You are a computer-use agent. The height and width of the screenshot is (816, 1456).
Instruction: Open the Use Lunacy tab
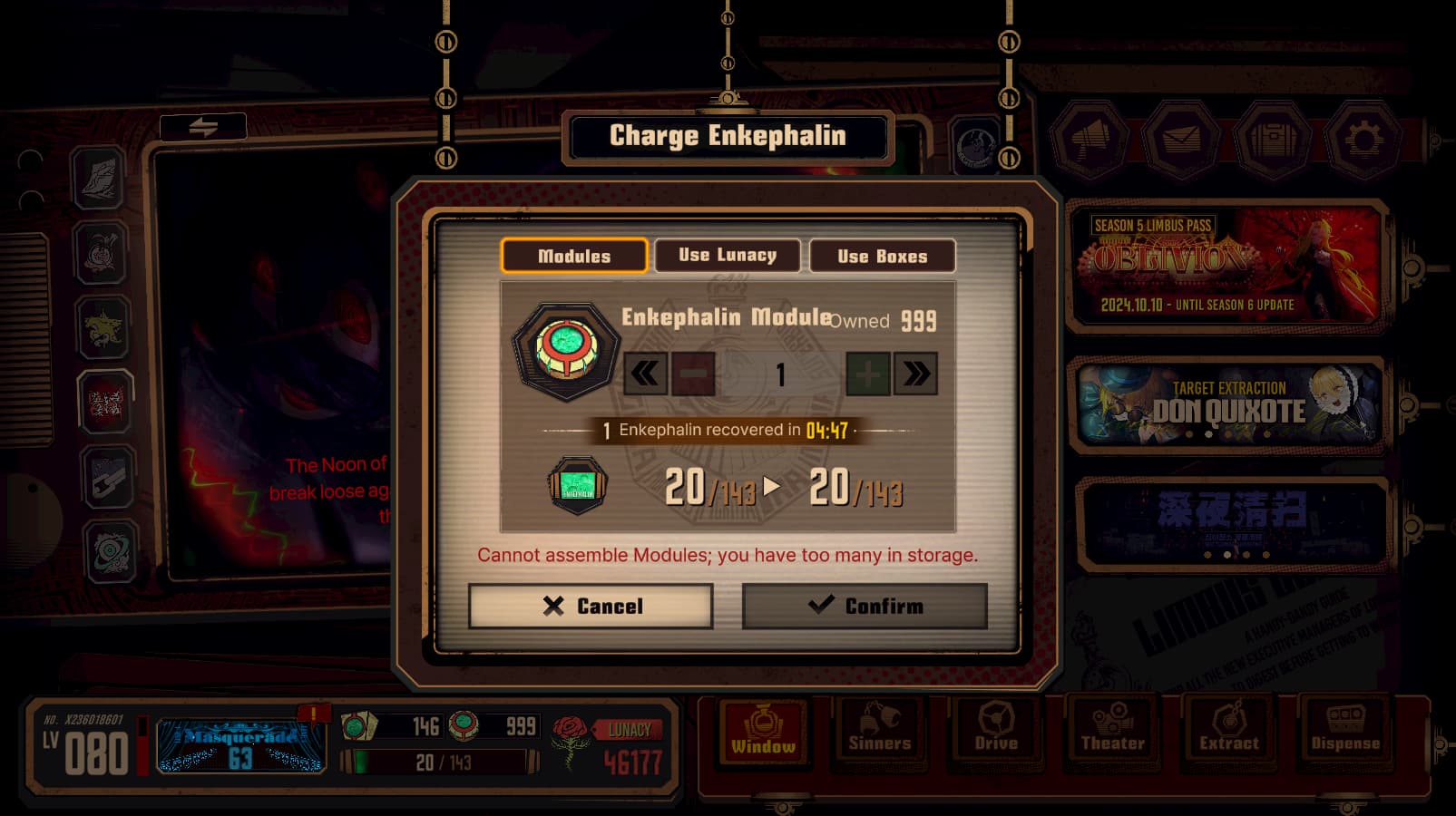[728, 256]
